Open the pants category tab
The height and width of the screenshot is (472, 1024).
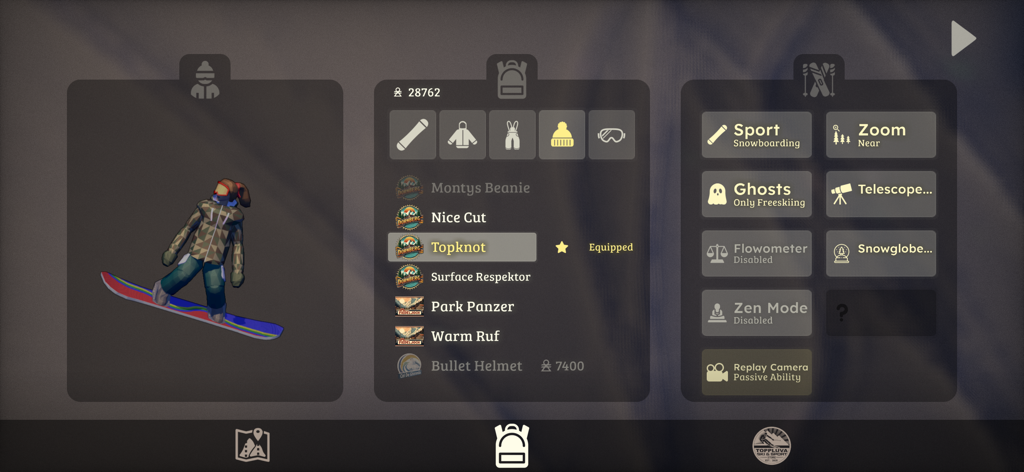[512, 135]
